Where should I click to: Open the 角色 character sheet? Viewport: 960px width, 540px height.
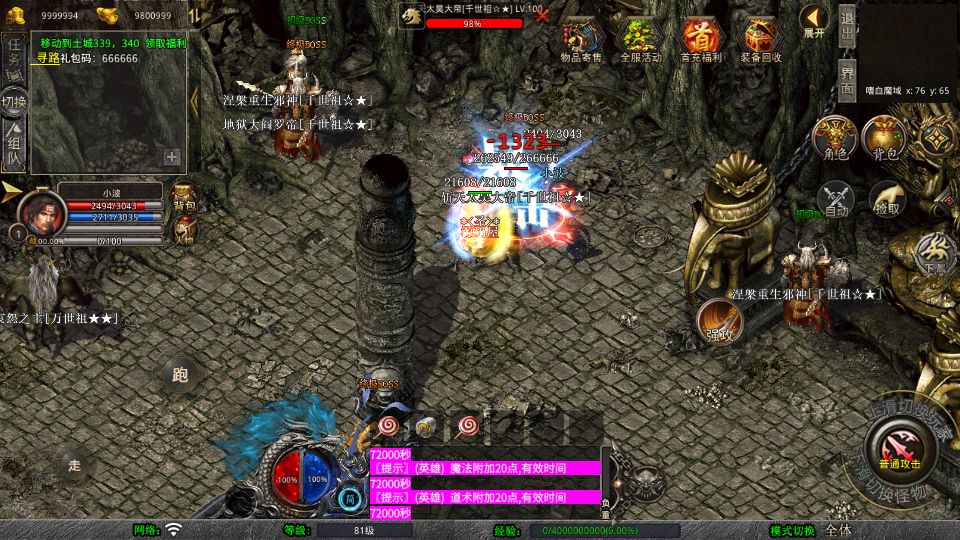click(x=835, y=138)
